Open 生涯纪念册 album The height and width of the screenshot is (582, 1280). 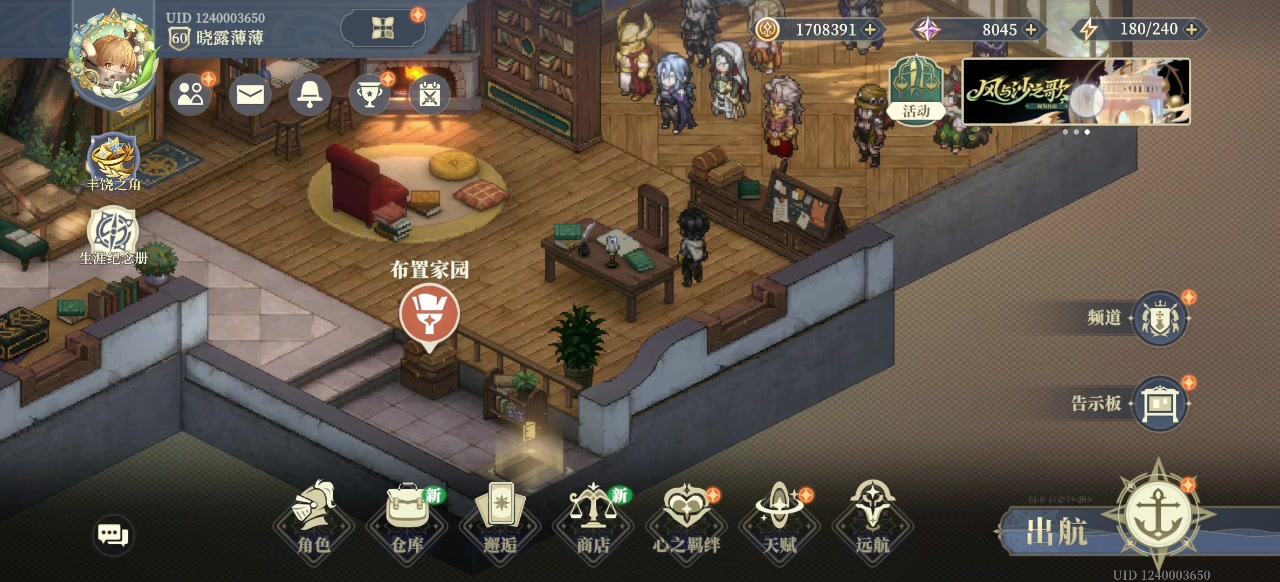click(x=113, y=234)
